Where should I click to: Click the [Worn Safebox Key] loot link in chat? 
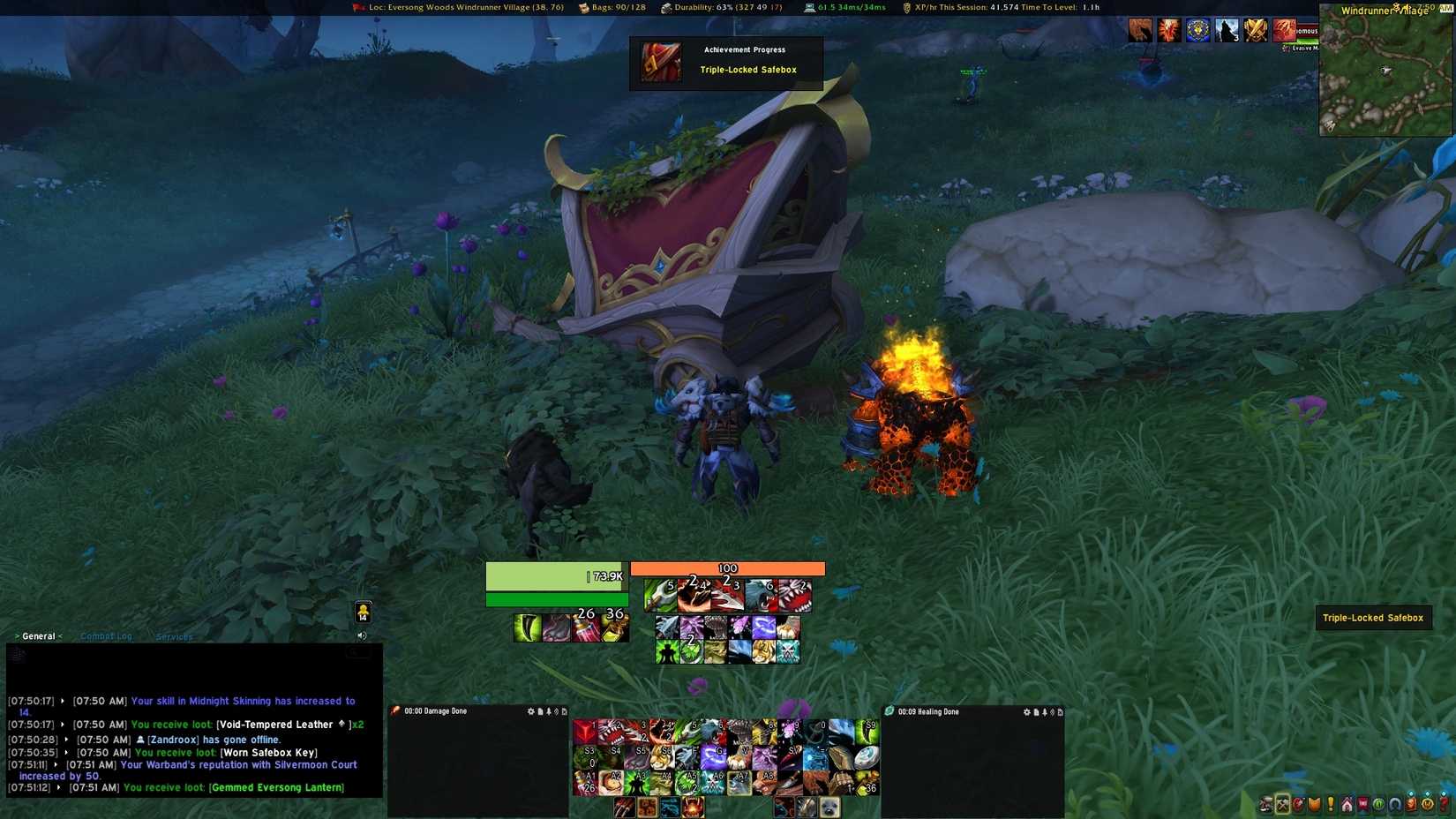pos(269,753)
